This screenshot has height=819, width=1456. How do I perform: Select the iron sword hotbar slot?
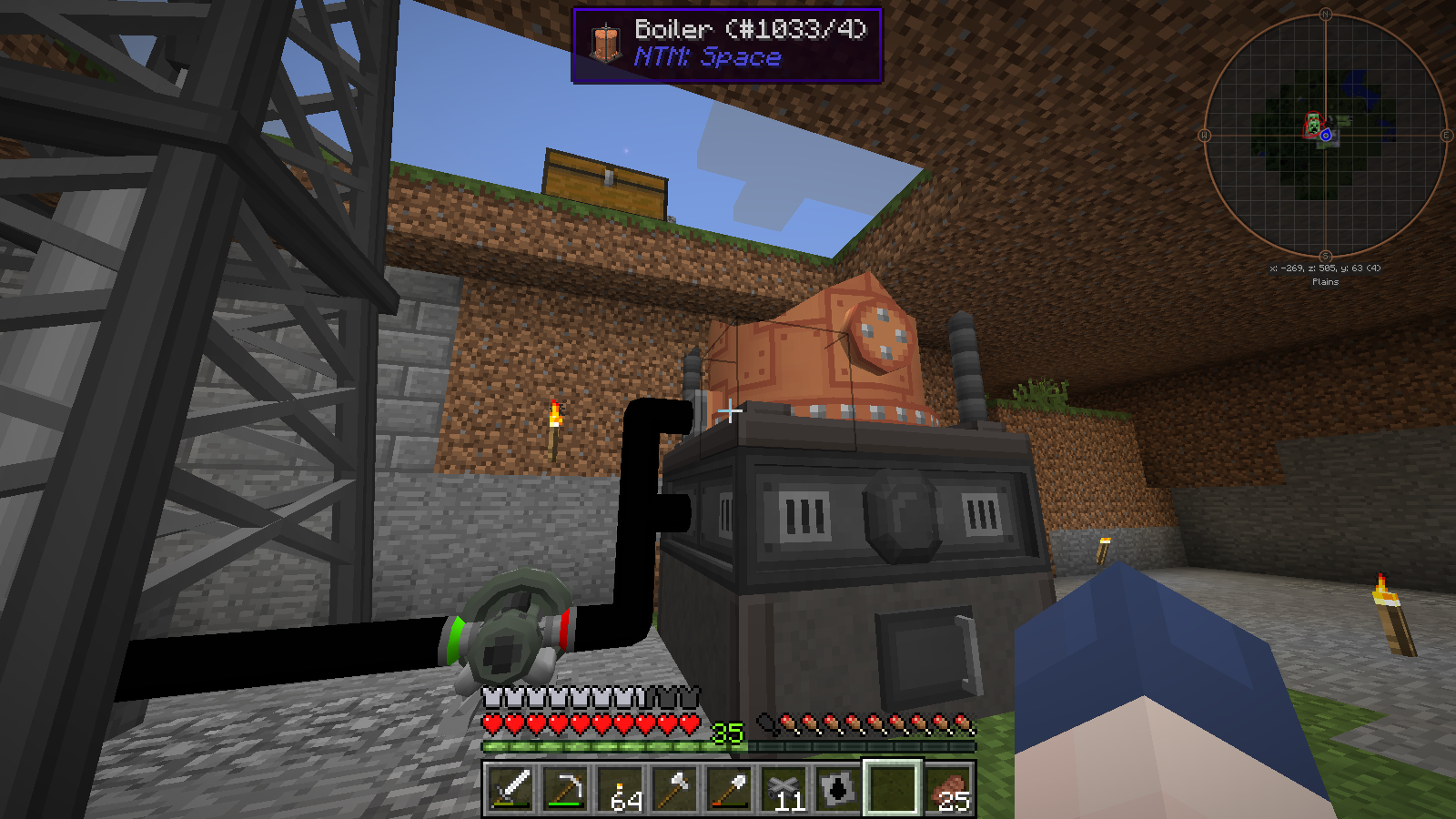click(511, 788)
